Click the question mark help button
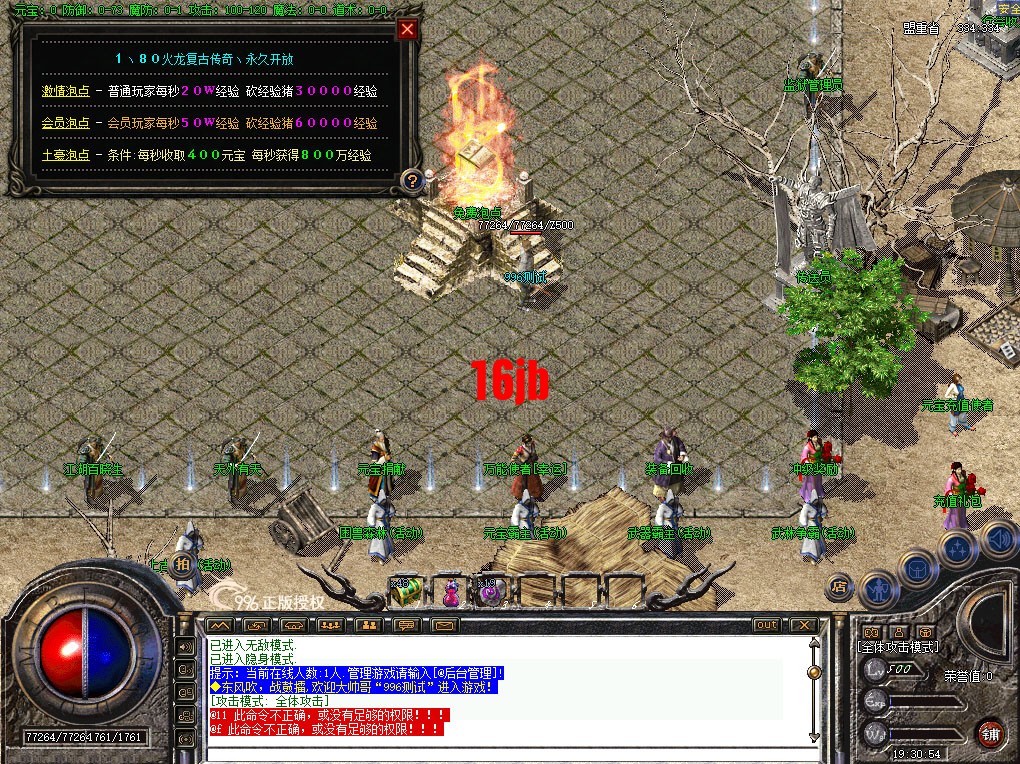The height and width of the screenshot is (764, 1020). (x=411, y=181)
